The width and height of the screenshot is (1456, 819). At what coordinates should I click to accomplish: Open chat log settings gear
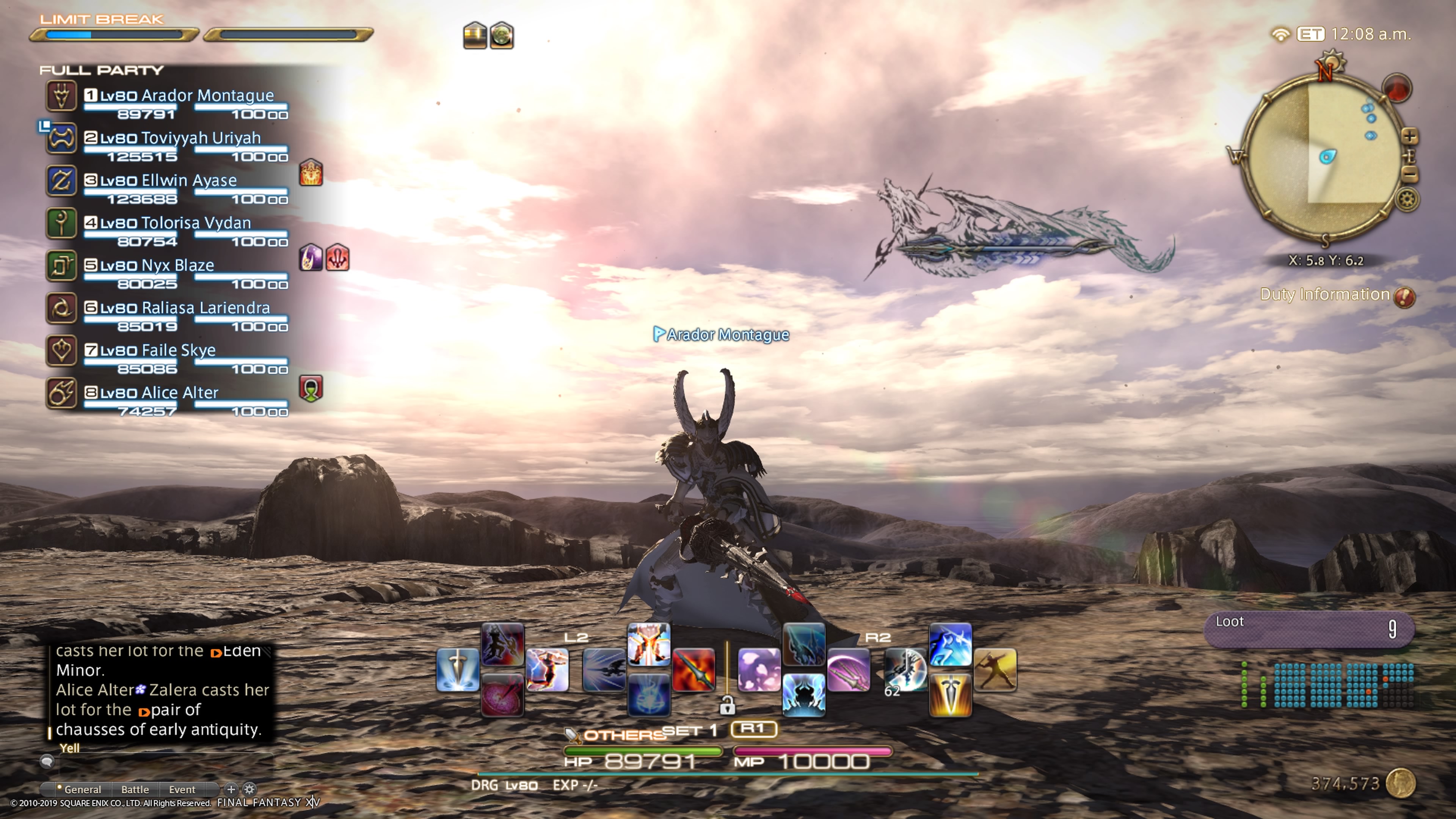click(249, 789)
